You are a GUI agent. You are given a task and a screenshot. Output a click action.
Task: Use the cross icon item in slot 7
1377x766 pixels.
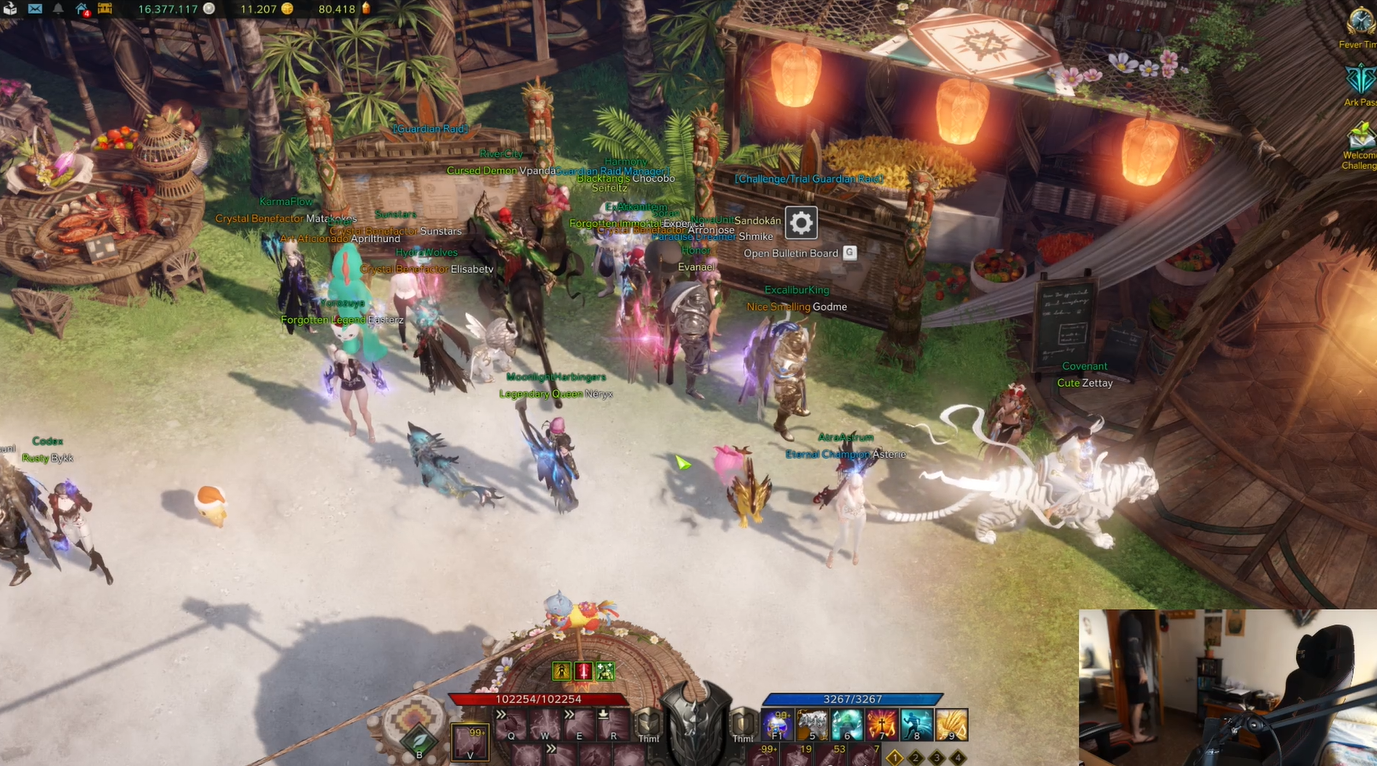point(882,724)
